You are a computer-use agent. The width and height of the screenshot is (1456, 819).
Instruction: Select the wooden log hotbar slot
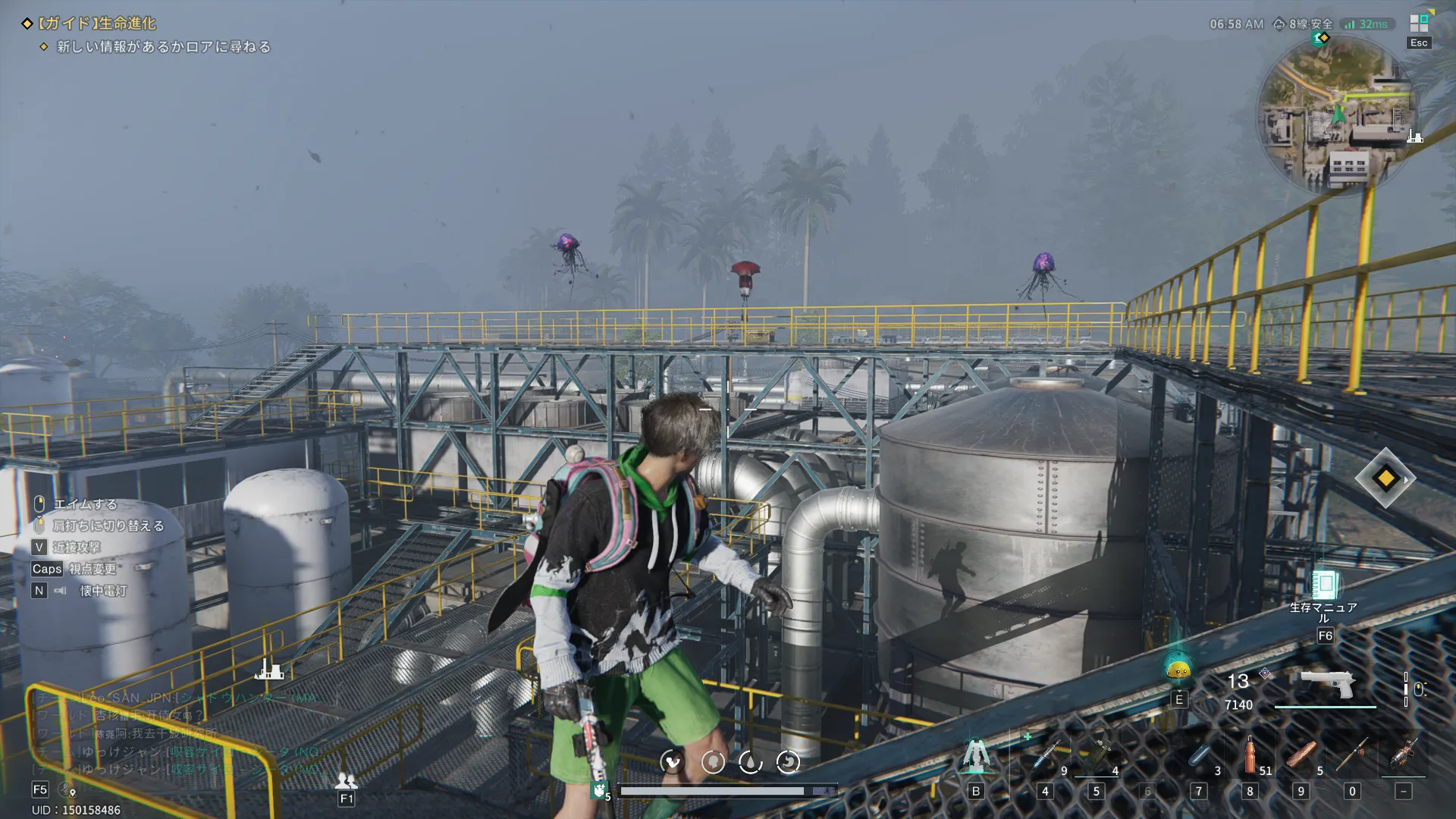coord(1301,755)
